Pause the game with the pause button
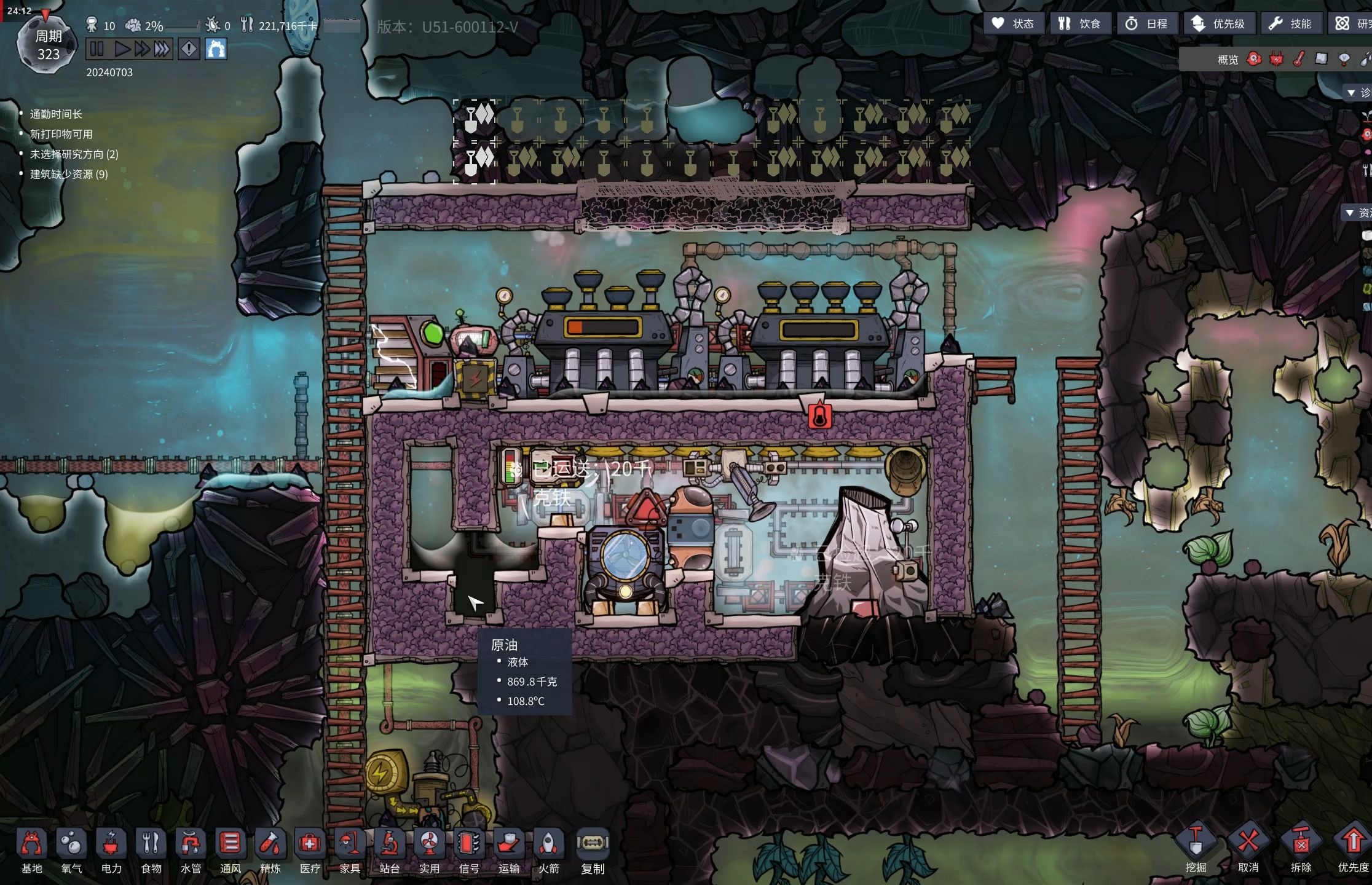Screen dimensions: 1372x885 click(x=97, y=49)
